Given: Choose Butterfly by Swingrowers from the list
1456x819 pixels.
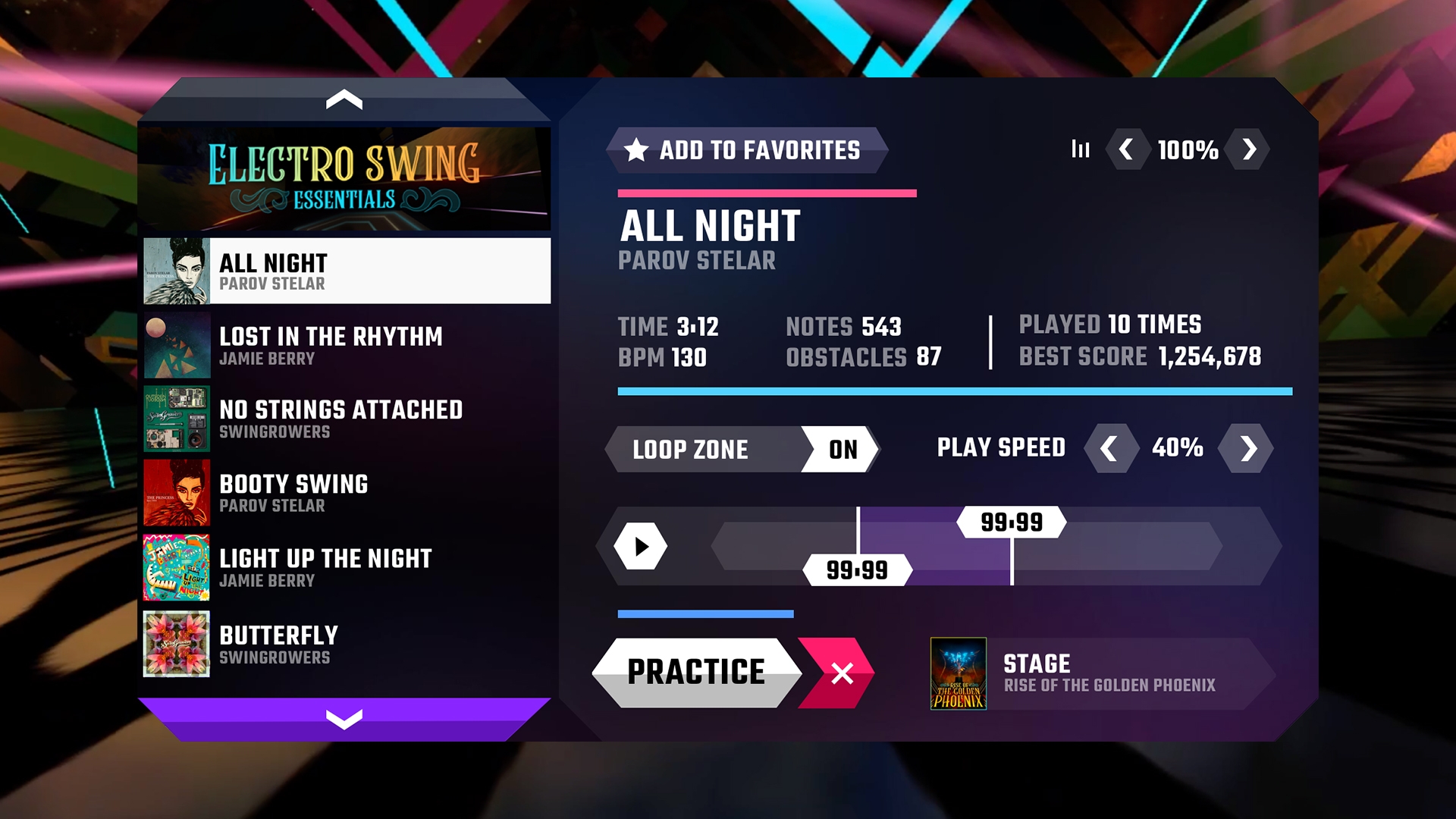Looking at the screenshot, I should 278,643.
